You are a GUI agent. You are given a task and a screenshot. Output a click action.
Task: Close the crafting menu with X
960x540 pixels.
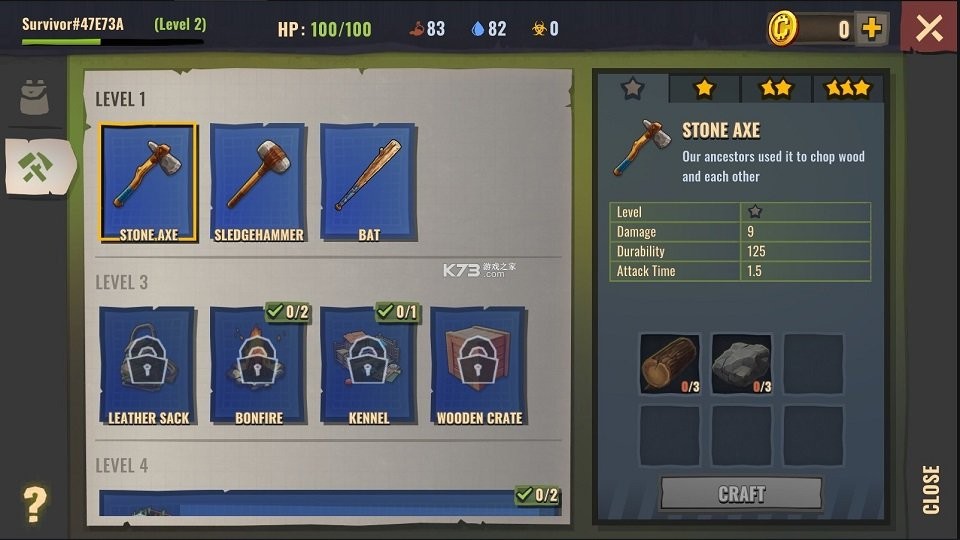click(x=929, y=28)
